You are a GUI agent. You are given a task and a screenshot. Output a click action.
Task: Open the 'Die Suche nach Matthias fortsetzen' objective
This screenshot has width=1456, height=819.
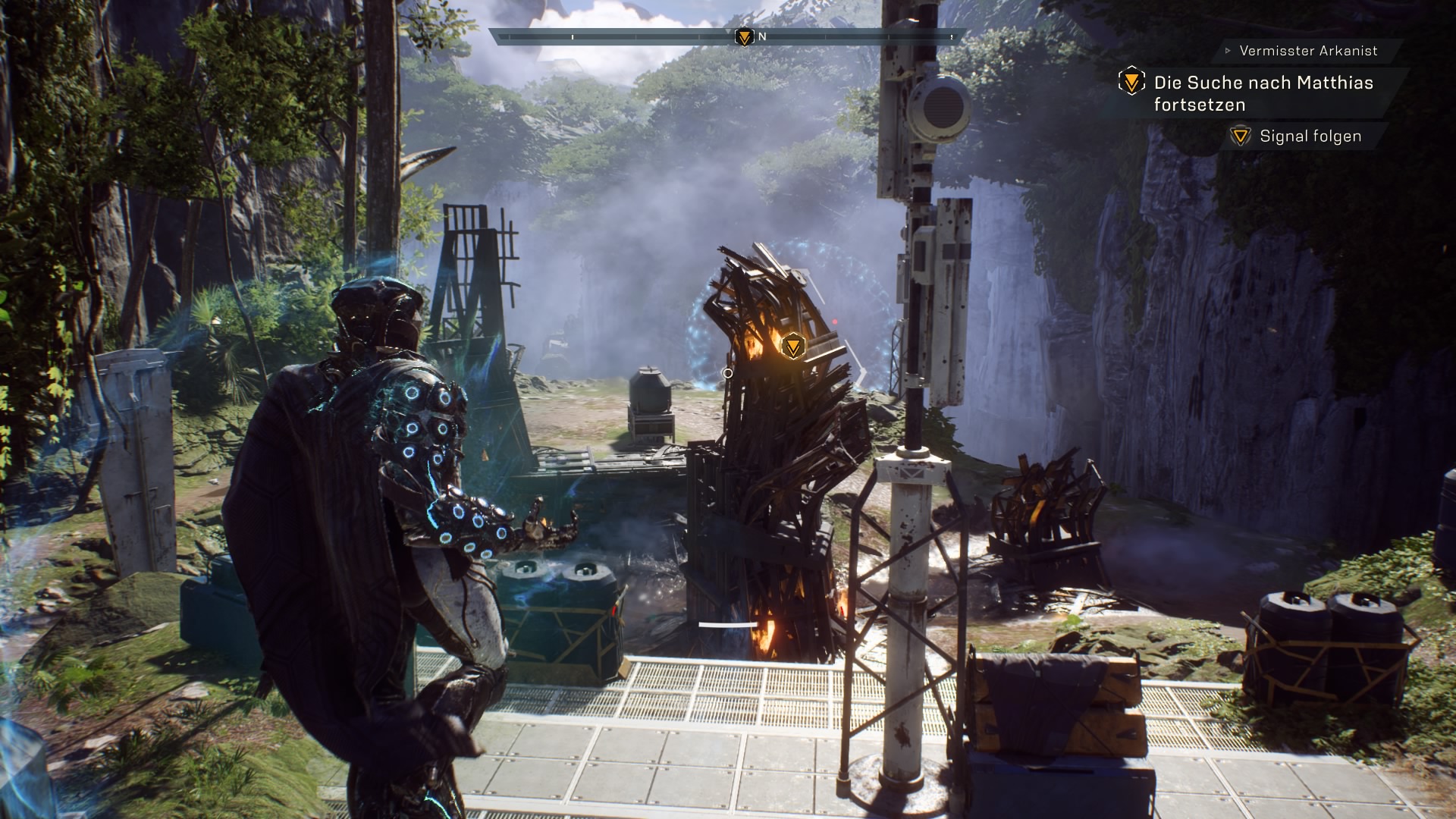1263,93
